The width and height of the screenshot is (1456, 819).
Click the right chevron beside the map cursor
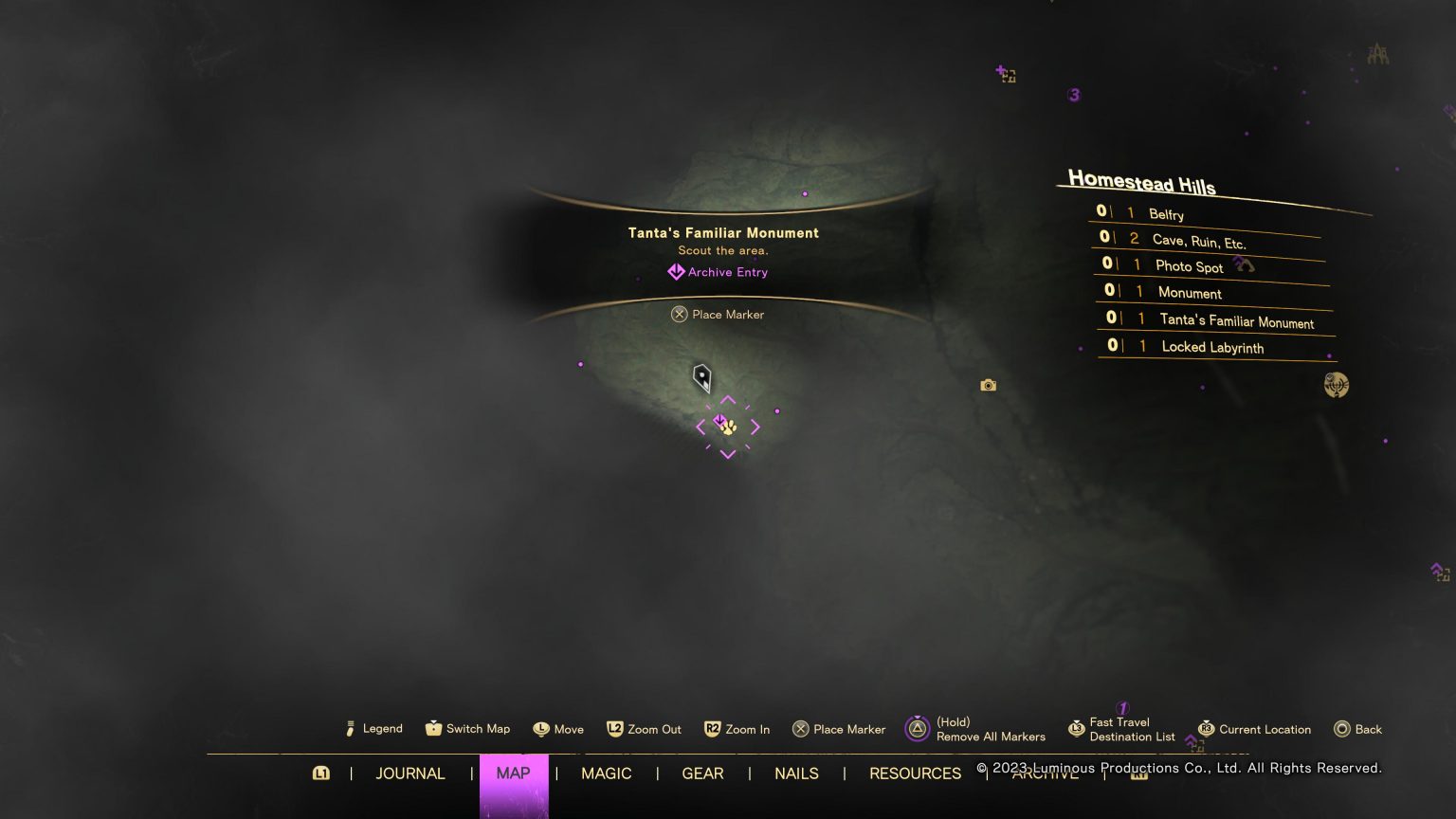755,428
